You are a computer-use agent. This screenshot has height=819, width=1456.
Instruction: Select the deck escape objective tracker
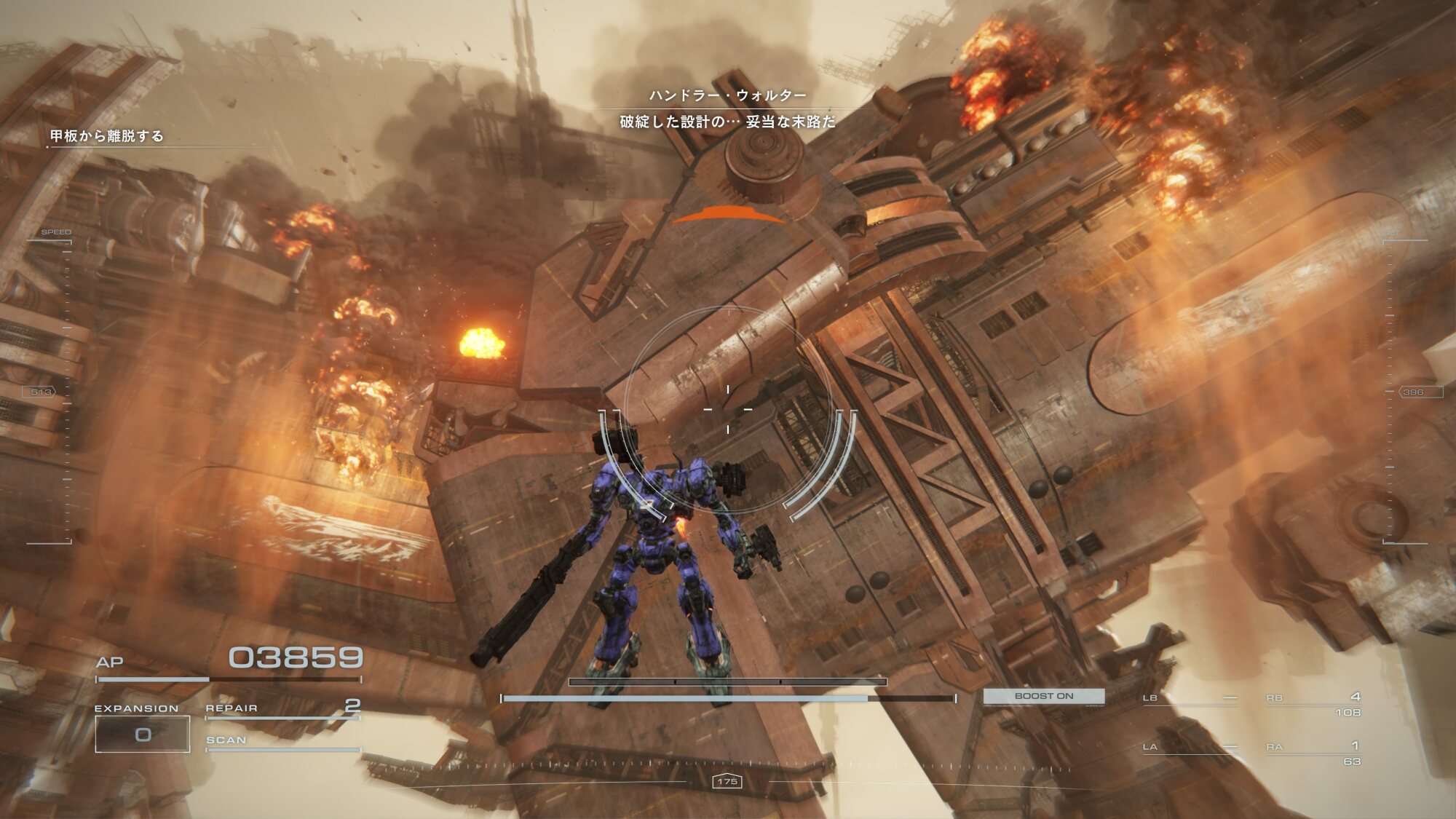click(x=107, y=136)
